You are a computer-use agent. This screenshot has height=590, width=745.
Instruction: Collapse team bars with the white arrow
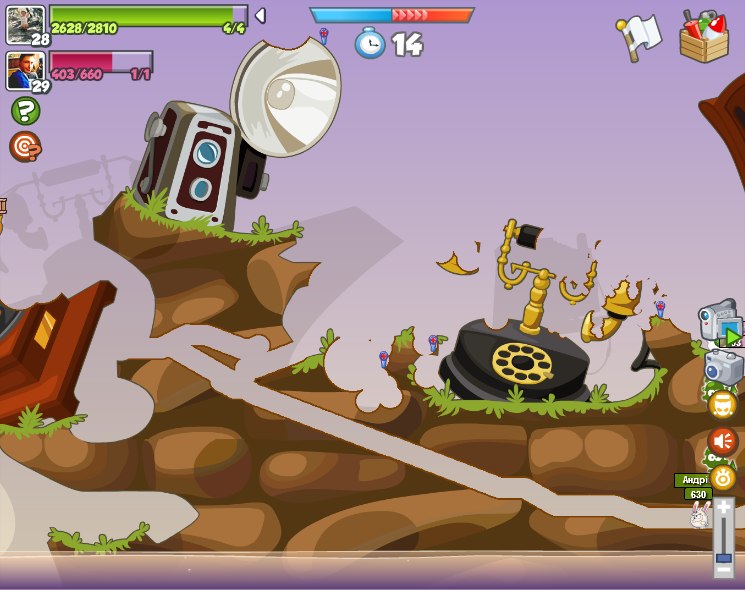tap(260, 16)
